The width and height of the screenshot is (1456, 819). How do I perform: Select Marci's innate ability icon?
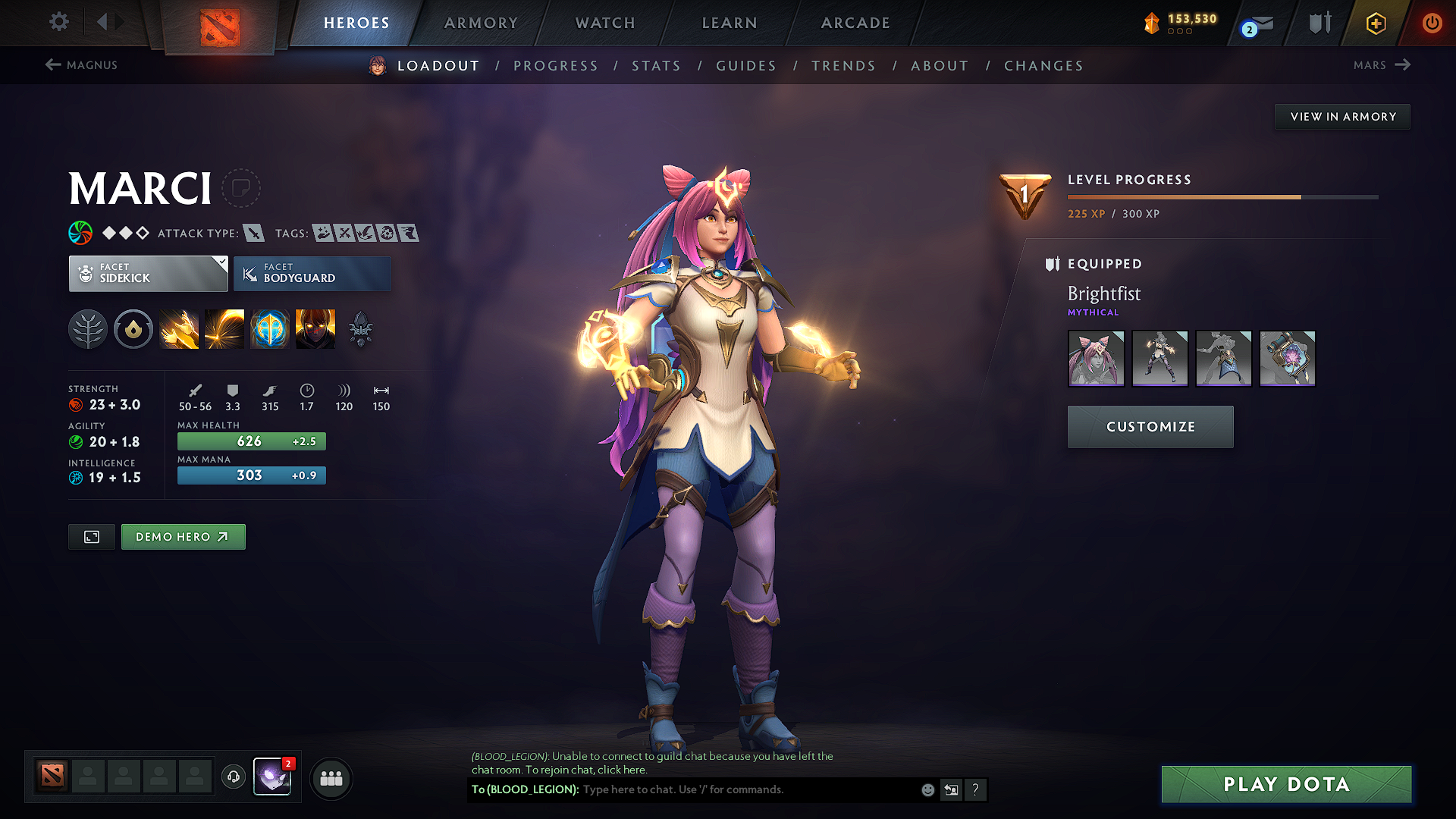tap(133, 328)
